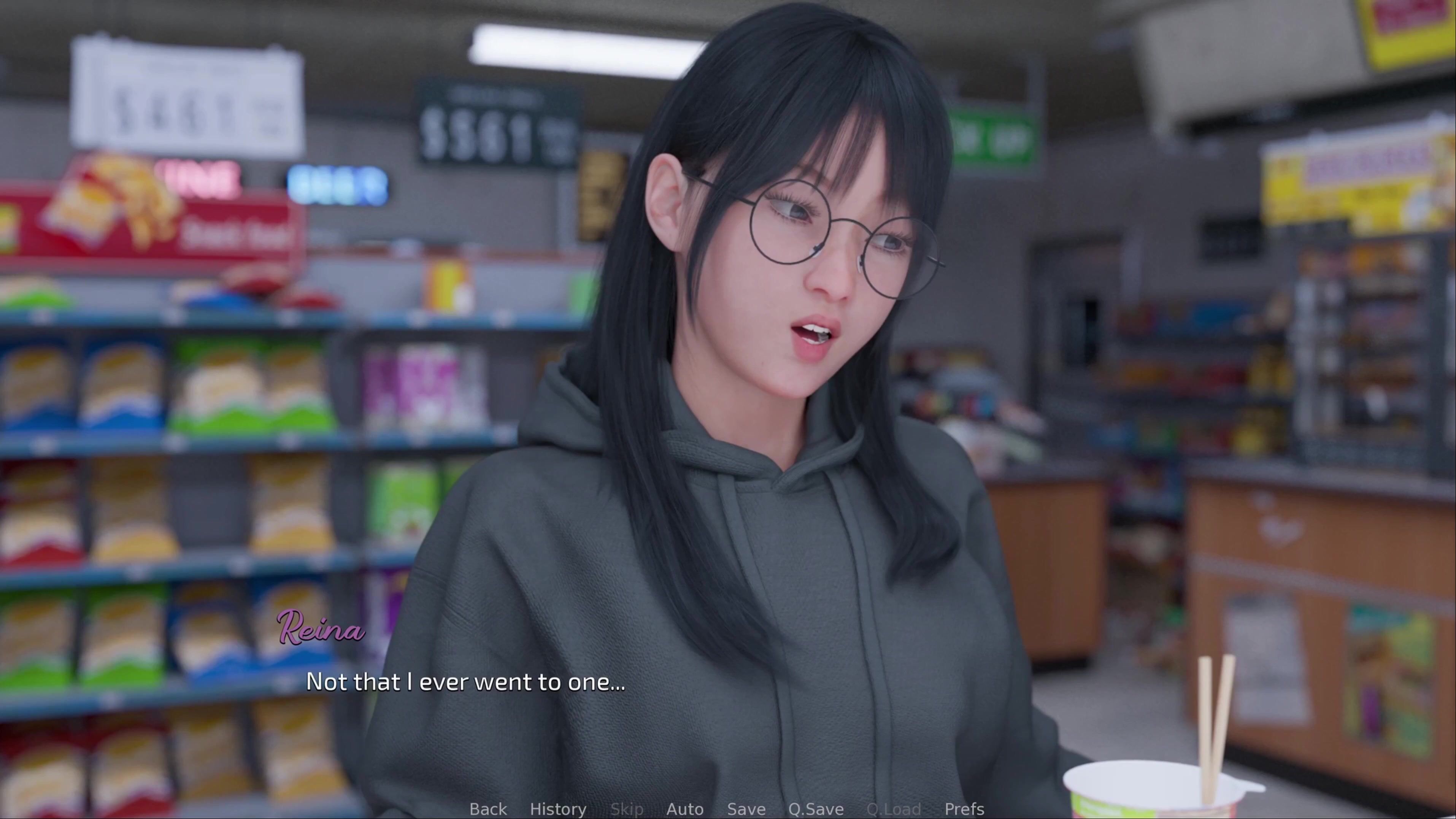This screenshot has width=1456, height=819.
Task: Enable Auto-advance for dialogue
Action: (x=684, y=809)
